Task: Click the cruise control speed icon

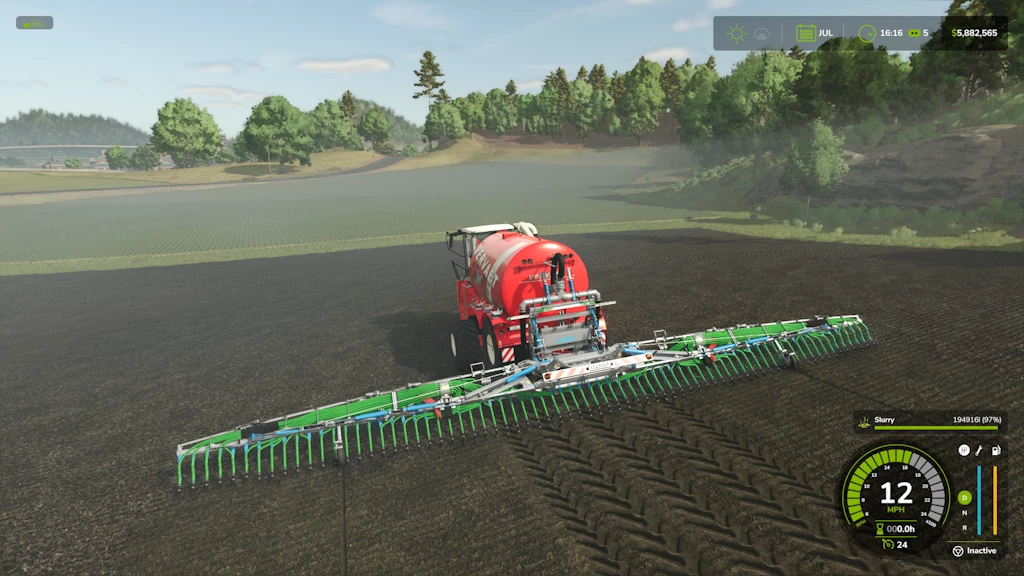Action: tap(887, 544)
